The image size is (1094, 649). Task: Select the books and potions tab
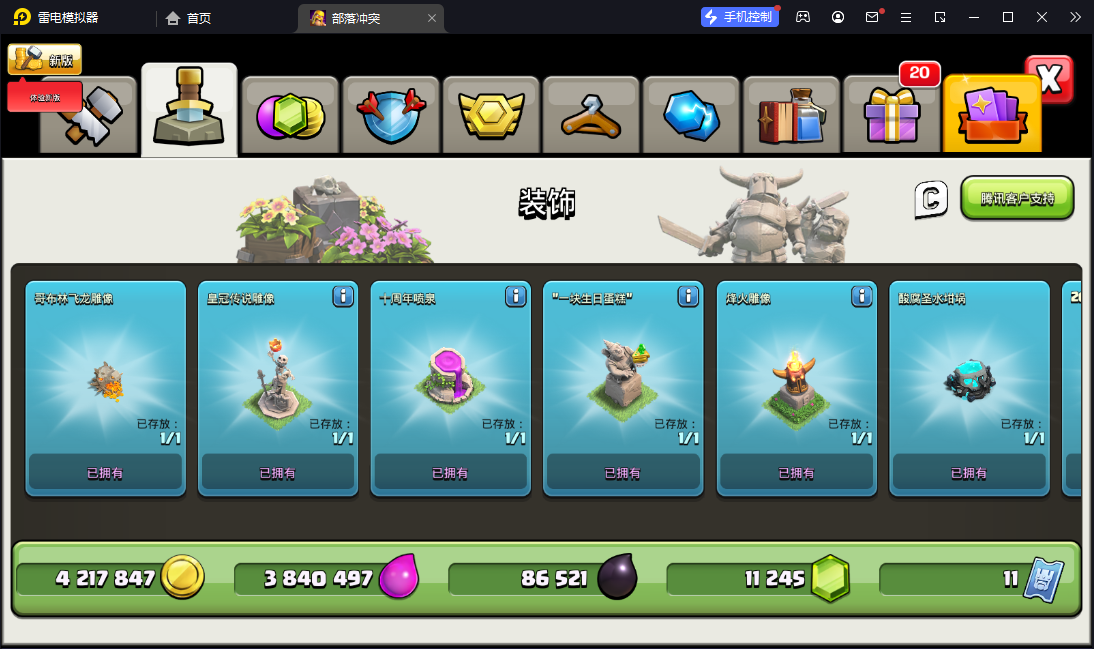coord(791,115)
